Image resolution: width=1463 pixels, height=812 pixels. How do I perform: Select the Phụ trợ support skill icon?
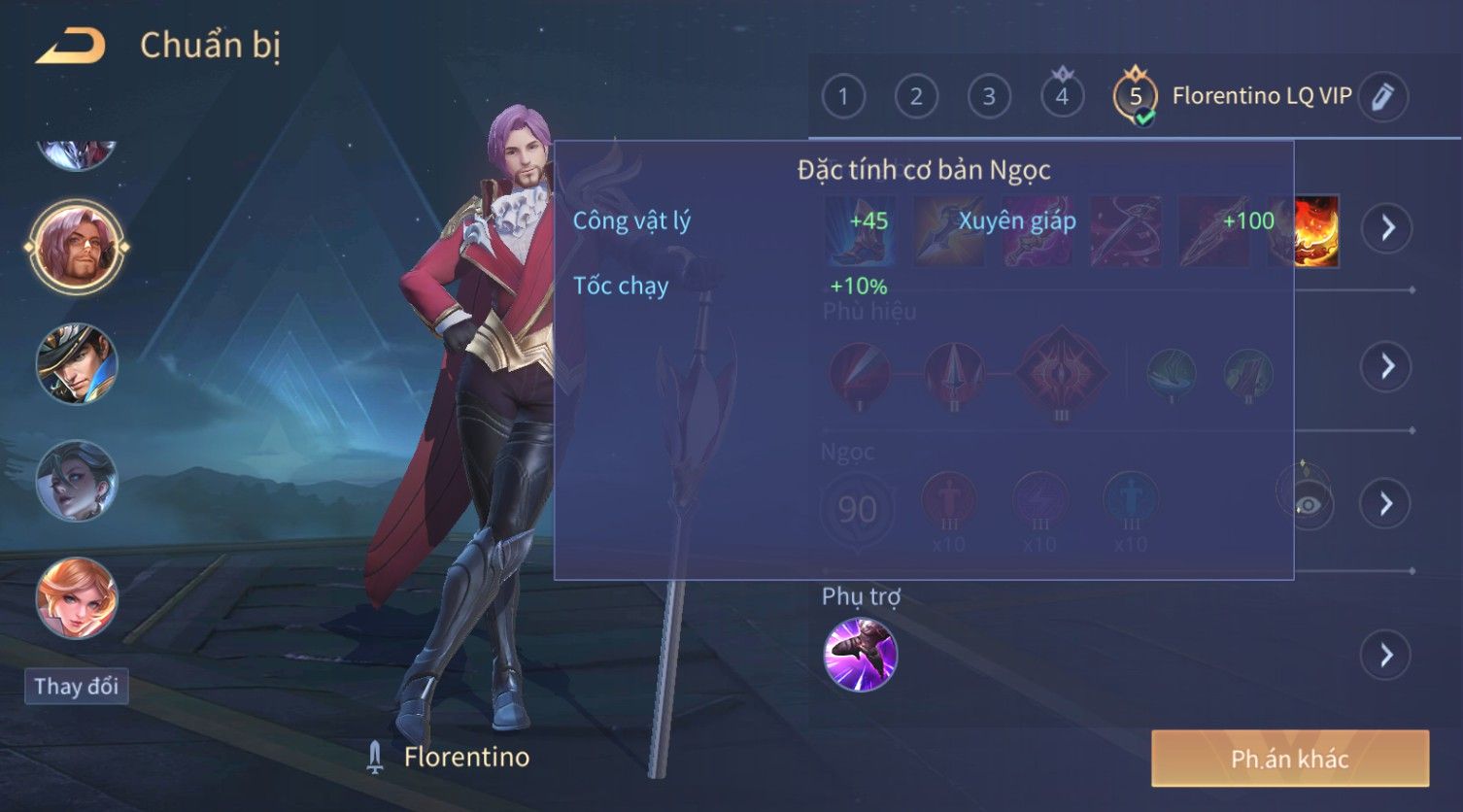point(860,655)
